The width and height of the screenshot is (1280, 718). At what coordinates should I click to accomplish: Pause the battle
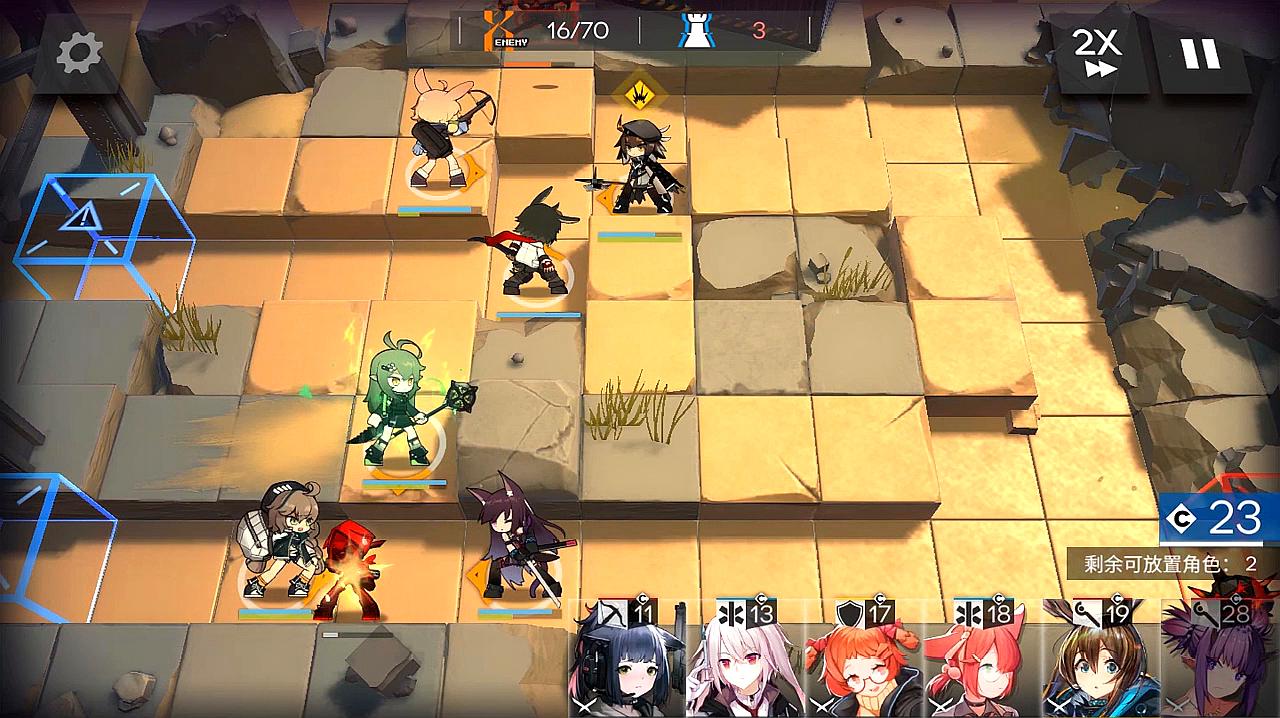tap(1200, 53)
